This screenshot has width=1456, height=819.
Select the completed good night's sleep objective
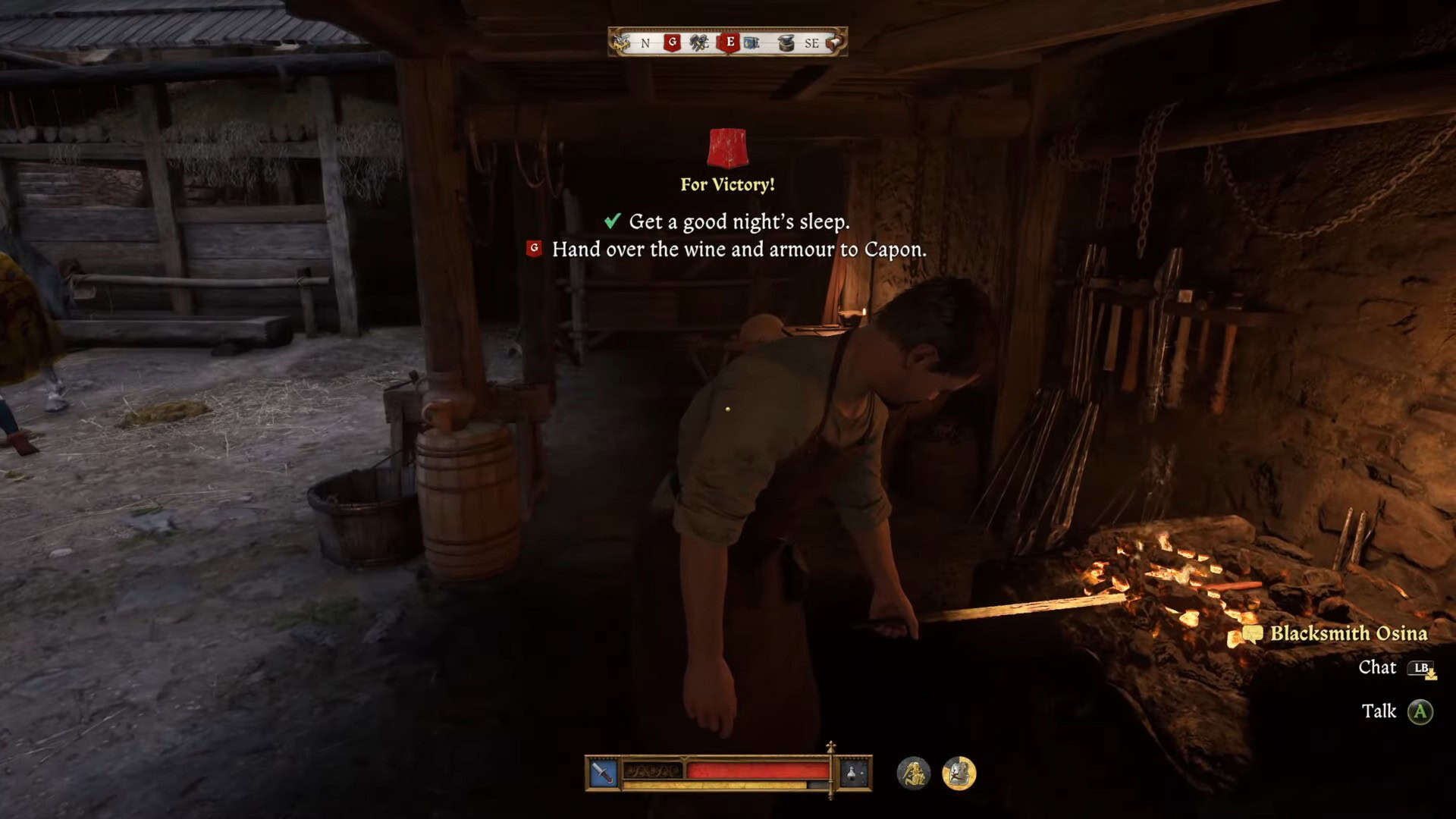(738, 221)
